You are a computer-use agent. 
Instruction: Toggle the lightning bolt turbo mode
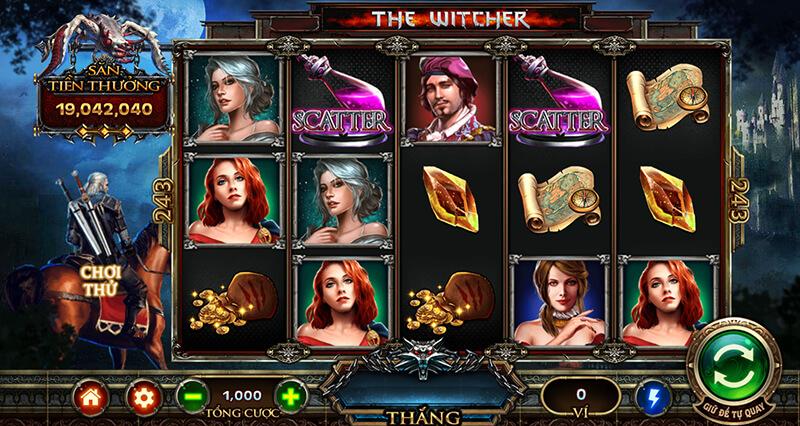tap(652, 397)
